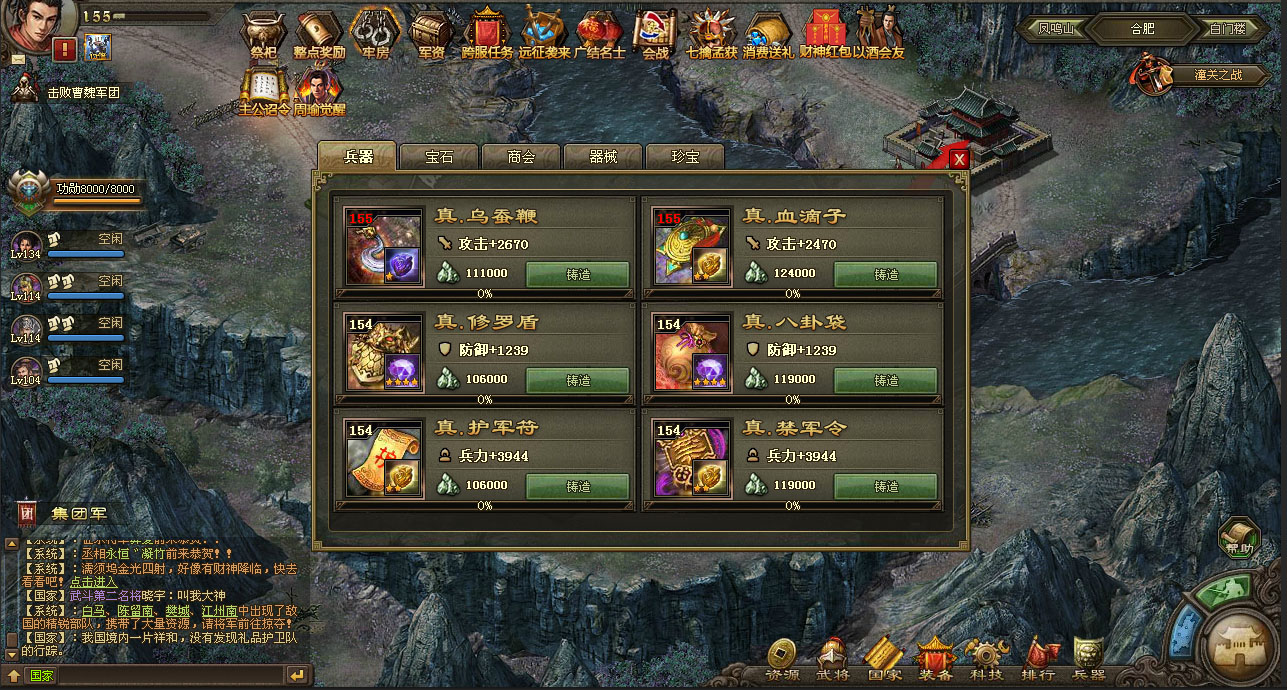
Task: Click 铸造 for 真.修罗盾
Action: 577,380
